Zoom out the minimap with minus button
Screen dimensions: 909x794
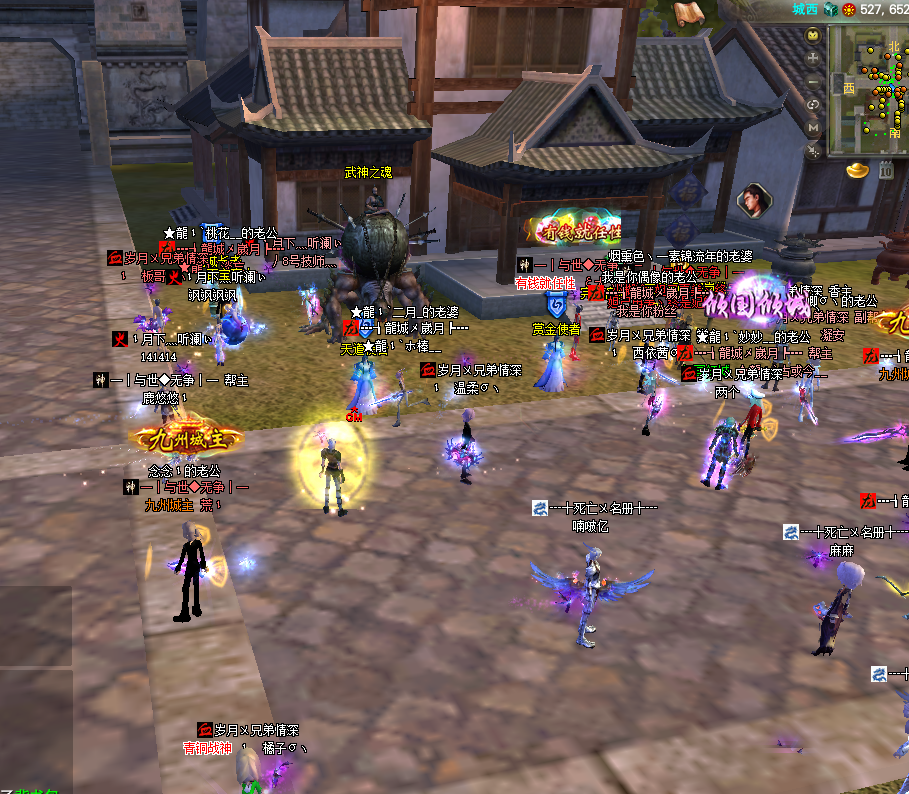click(x=813, y=81)
